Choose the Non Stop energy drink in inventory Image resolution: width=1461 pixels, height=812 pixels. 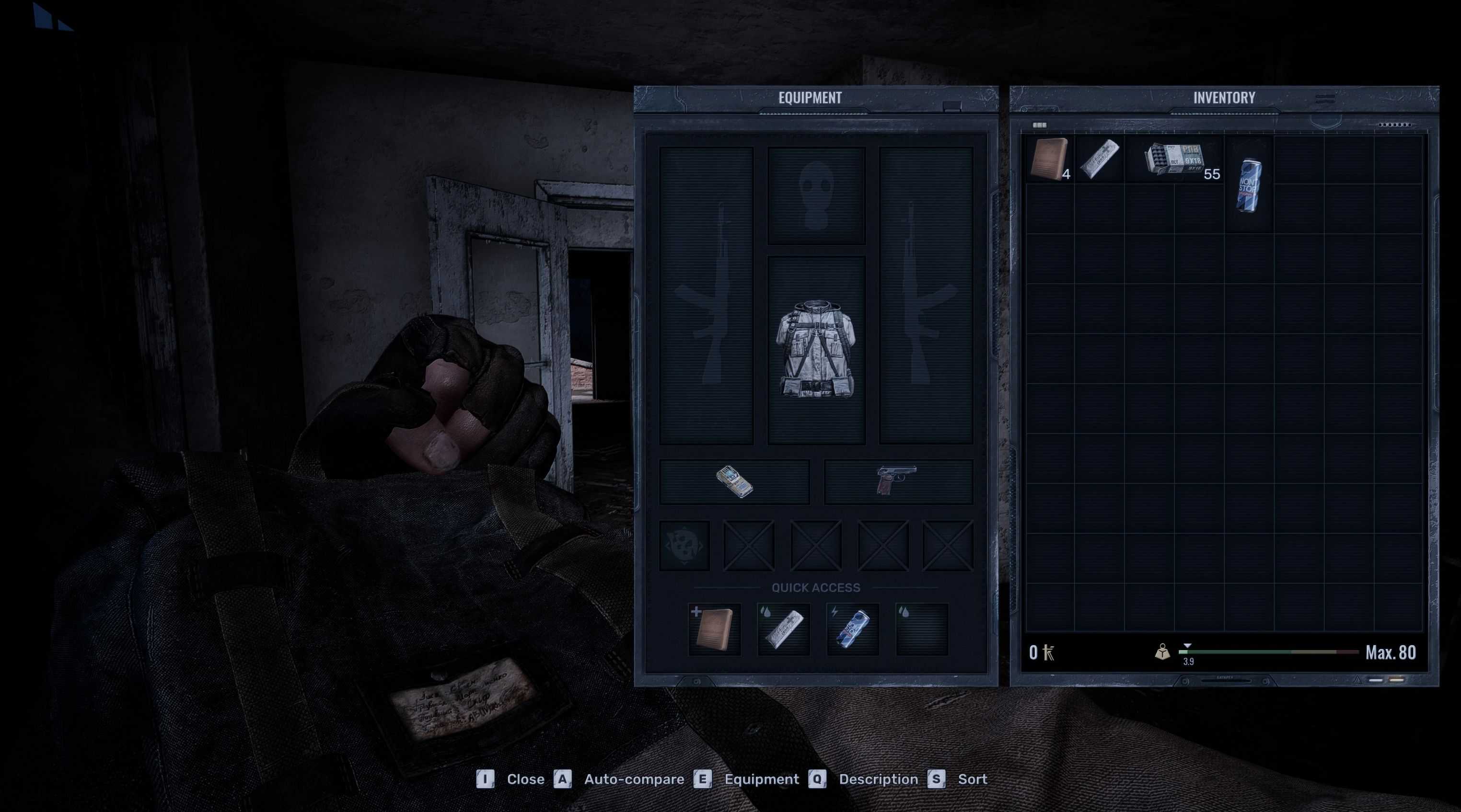(1248, 185)
